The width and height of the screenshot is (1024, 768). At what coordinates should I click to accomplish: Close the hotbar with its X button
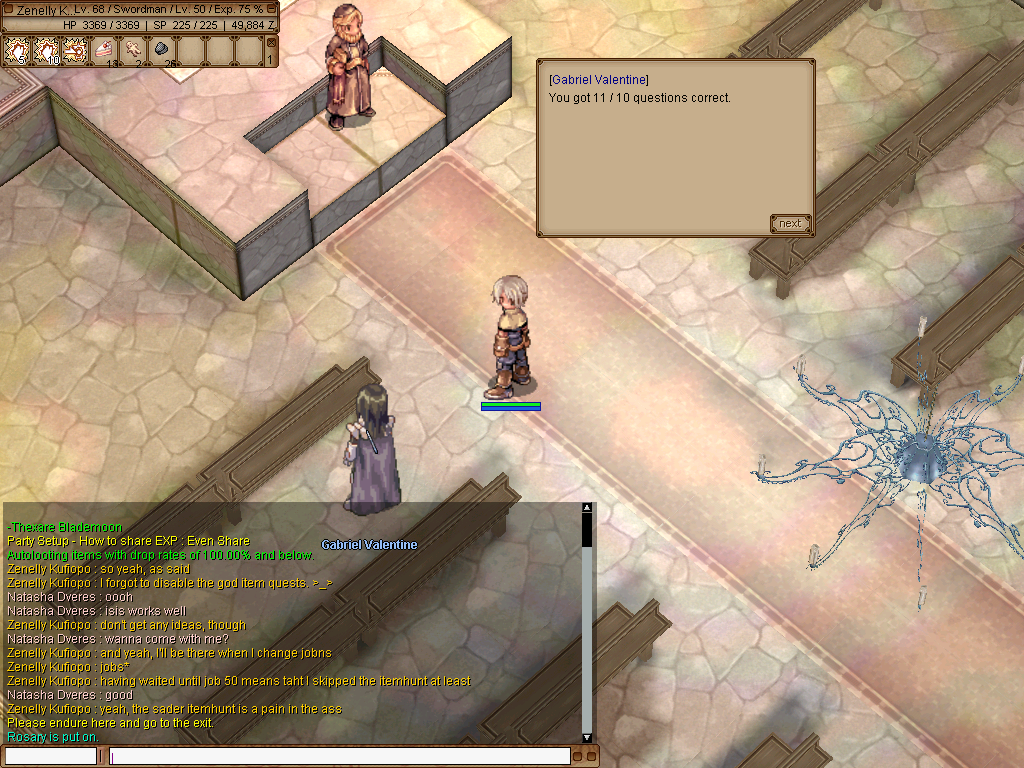coord(270,42)
